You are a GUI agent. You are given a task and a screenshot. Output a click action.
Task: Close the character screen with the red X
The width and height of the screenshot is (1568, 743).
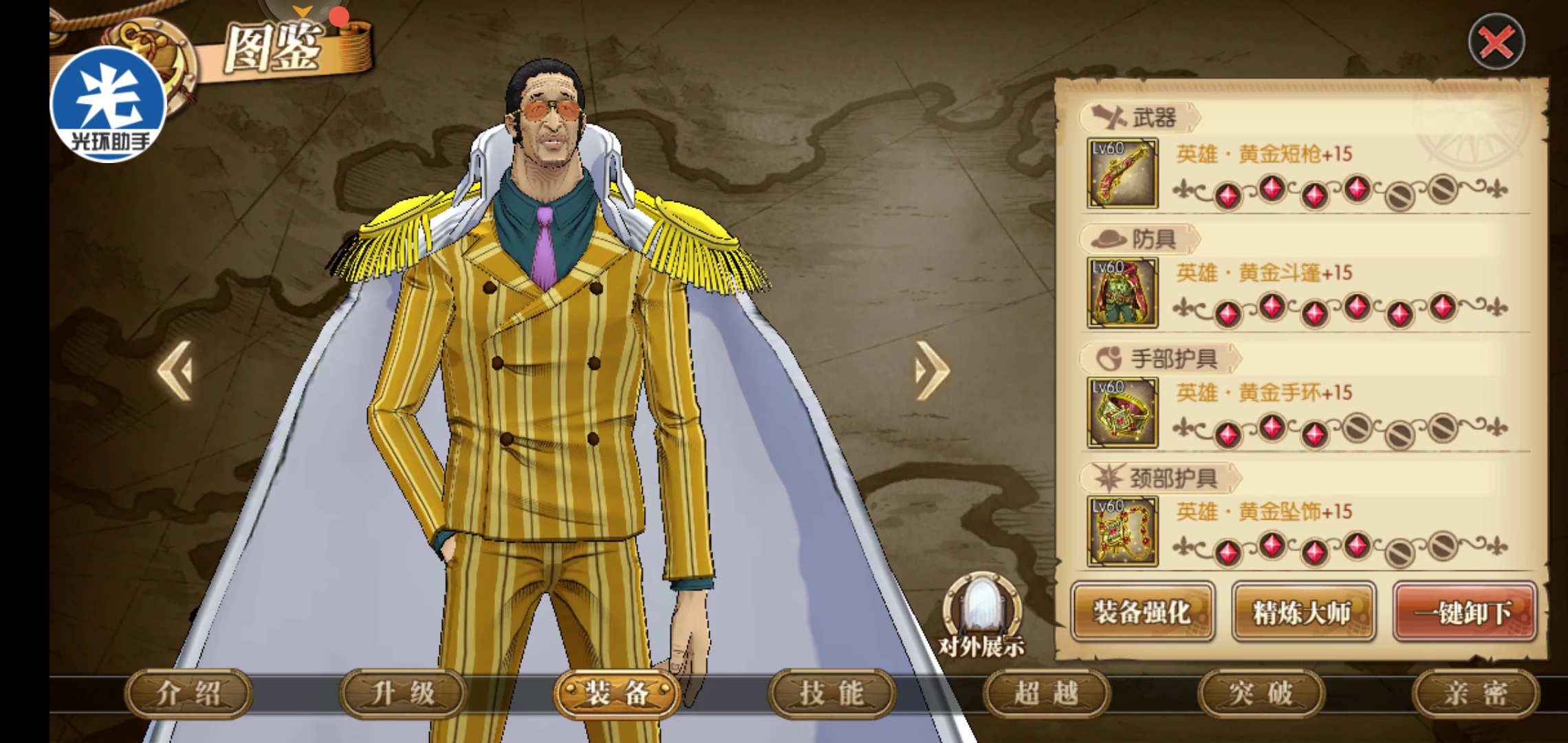1496,43
